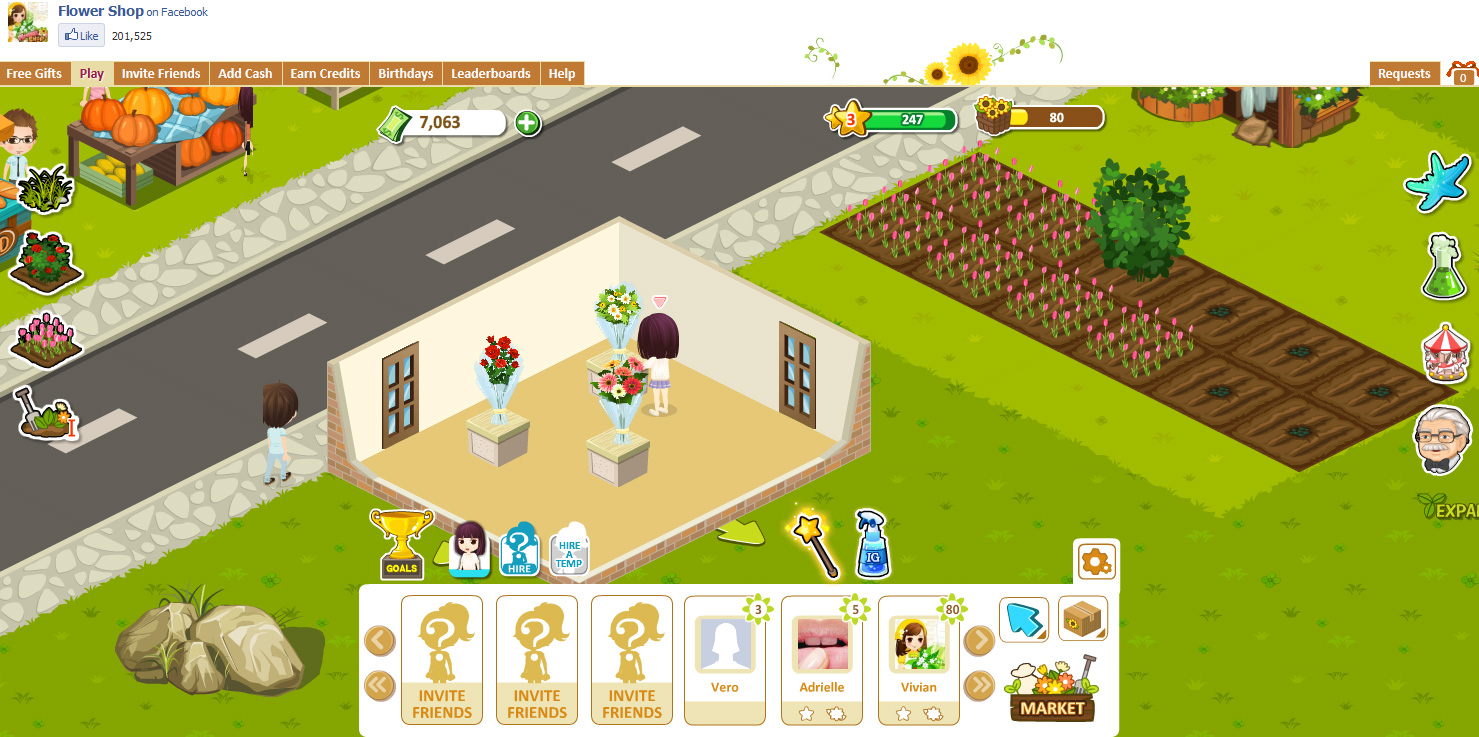Image resolution: width=1479 pixels, height=737 pixels.
Task: Open the settings gear panel
Action: [x=1096, y=562]
